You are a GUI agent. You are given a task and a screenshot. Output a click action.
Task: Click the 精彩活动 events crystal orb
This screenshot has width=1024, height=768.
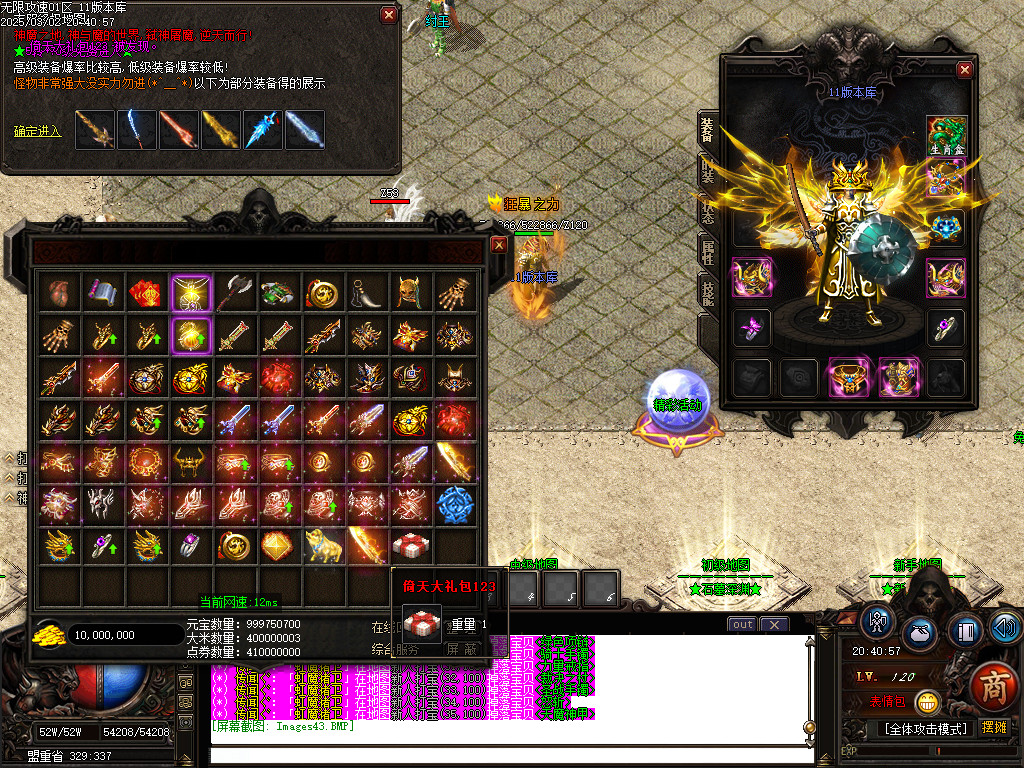(x=676, y=396)
